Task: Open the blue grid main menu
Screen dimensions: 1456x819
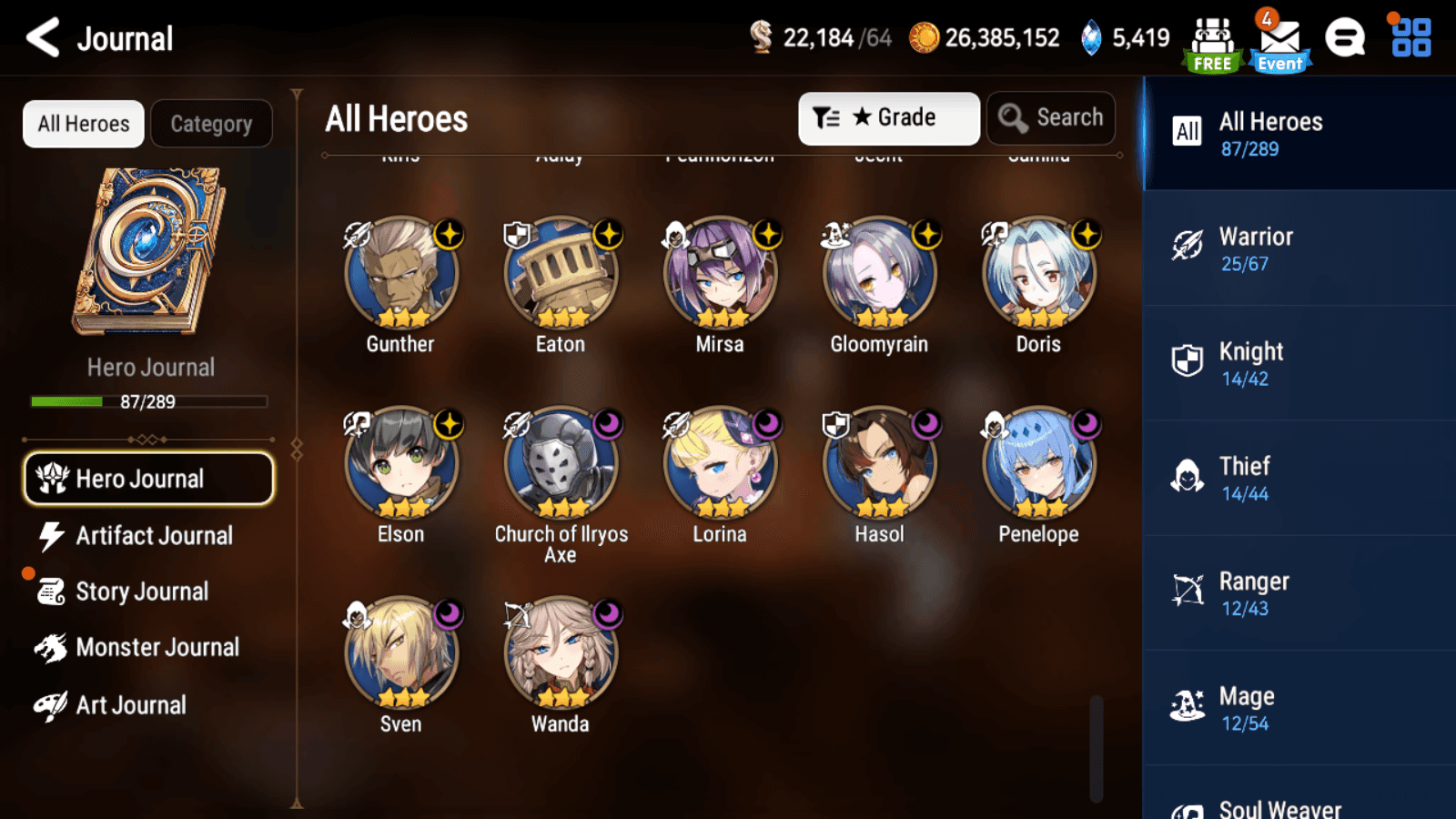Action: 1410,38
